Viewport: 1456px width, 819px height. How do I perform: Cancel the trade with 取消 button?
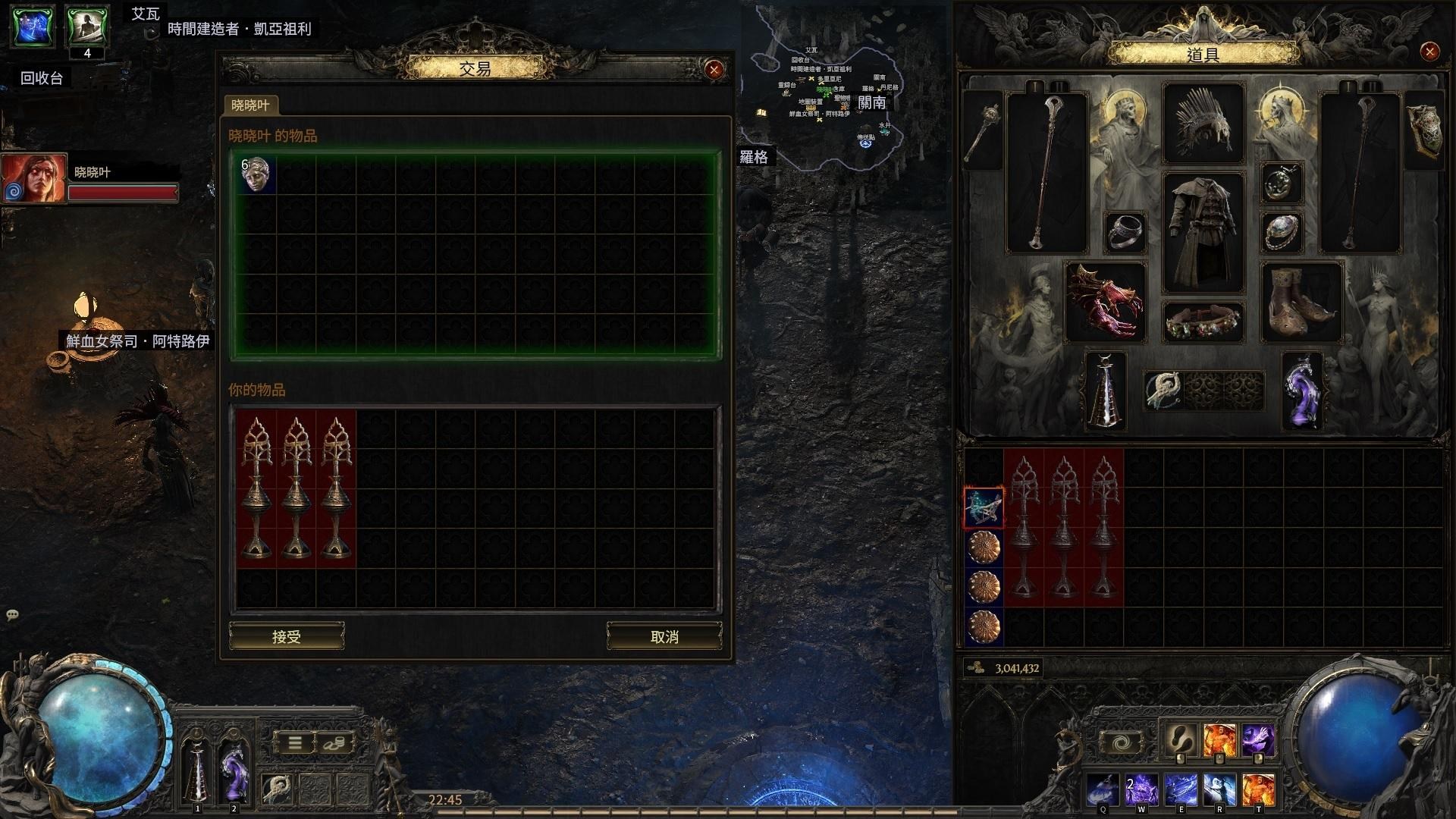click(x=664, y=636)
